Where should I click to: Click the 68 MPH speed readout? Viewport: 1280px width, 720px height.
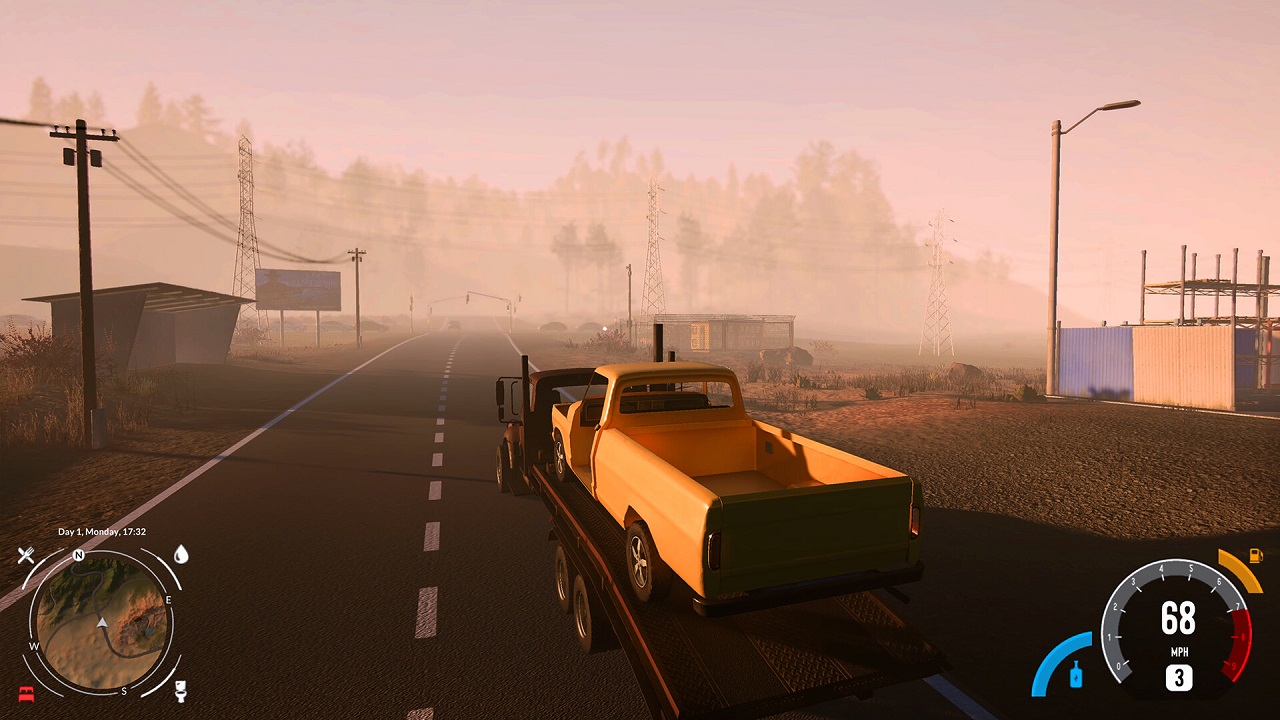(x=1180, y=617)
